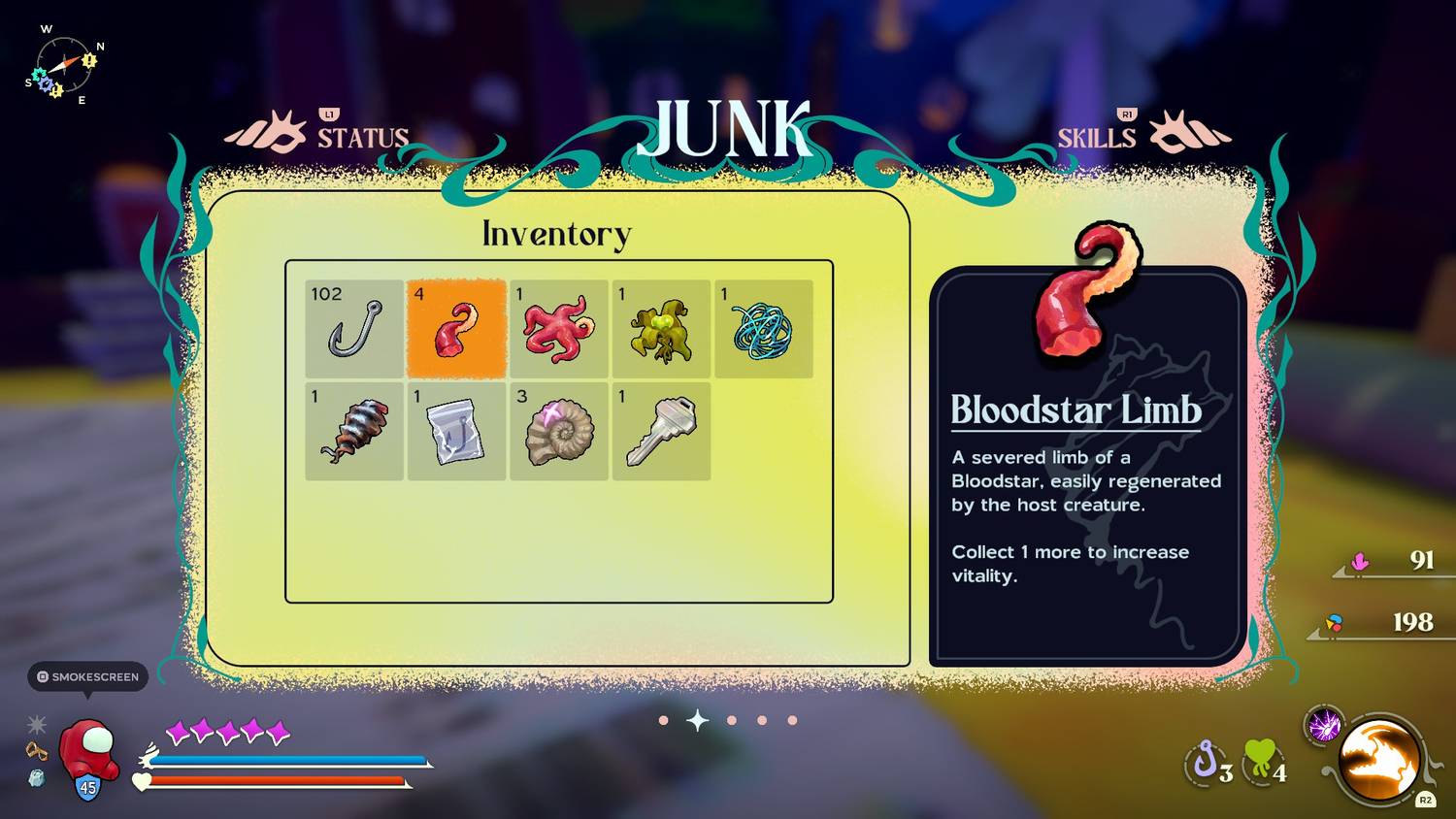Activate the small purple spell icon
This screenshot has height=819, width=1456.
click(x=1325, y=725)
